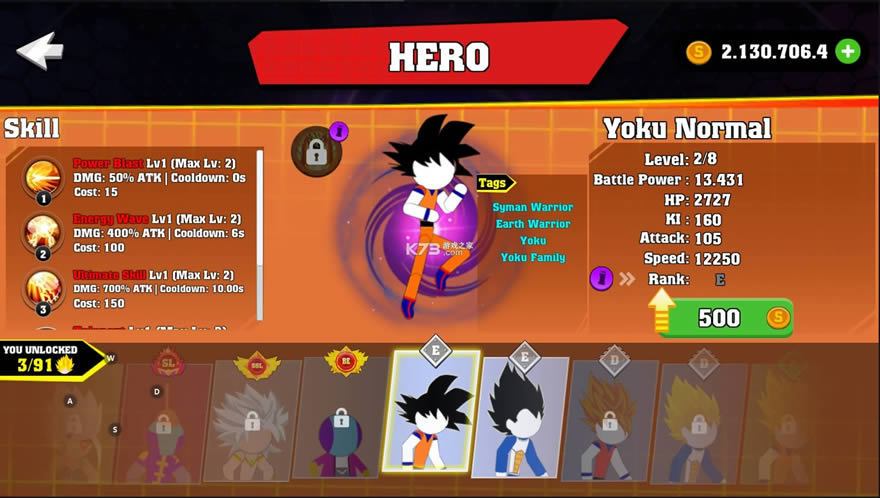This screenshot has width=880, height=498.
Task: Select the locked purple-faced hero card
Action: point(341,420)
